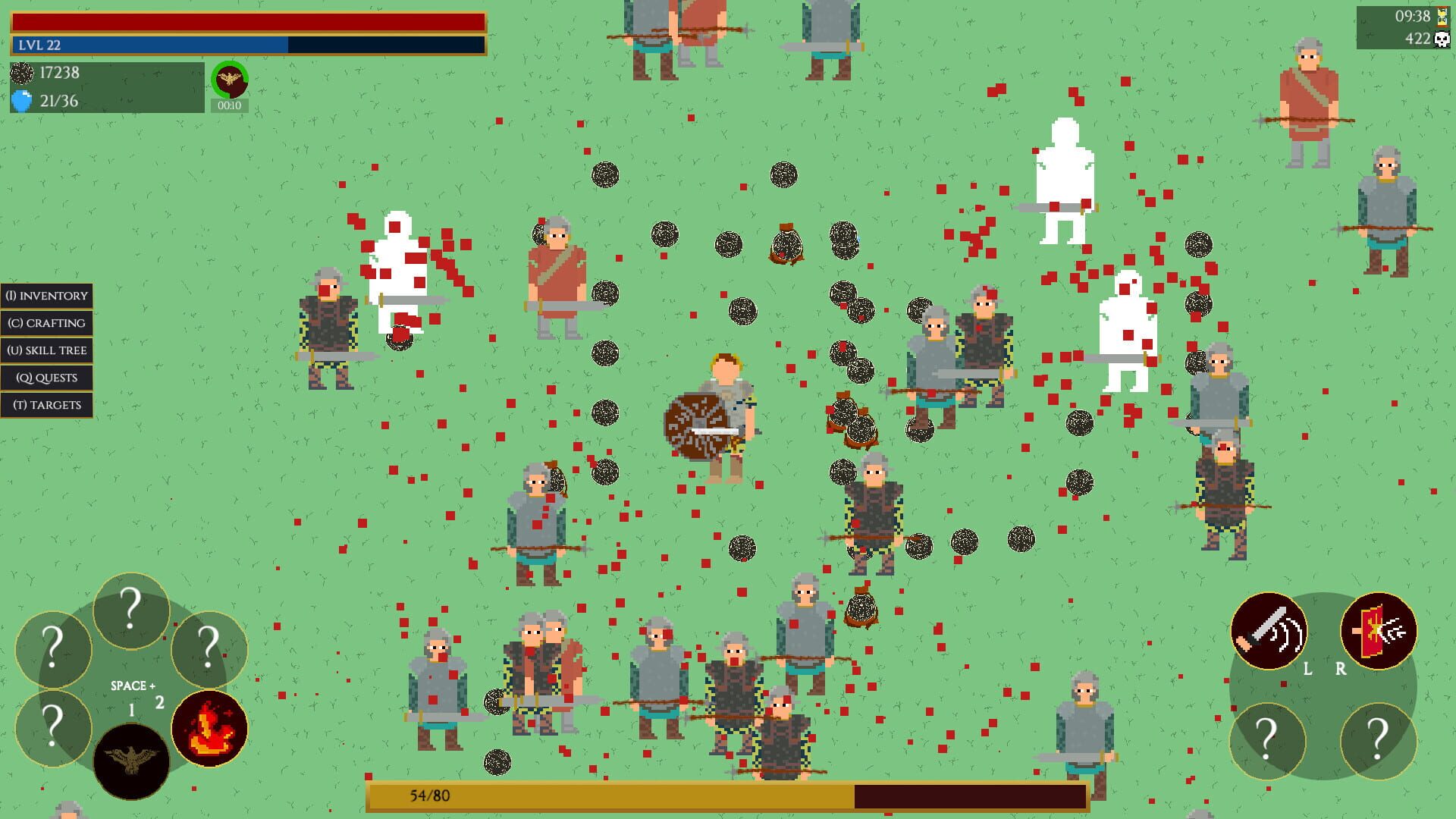Open the Inventory panel via (I) INVENTORY
1456x819 pixels.
(47, 296)
